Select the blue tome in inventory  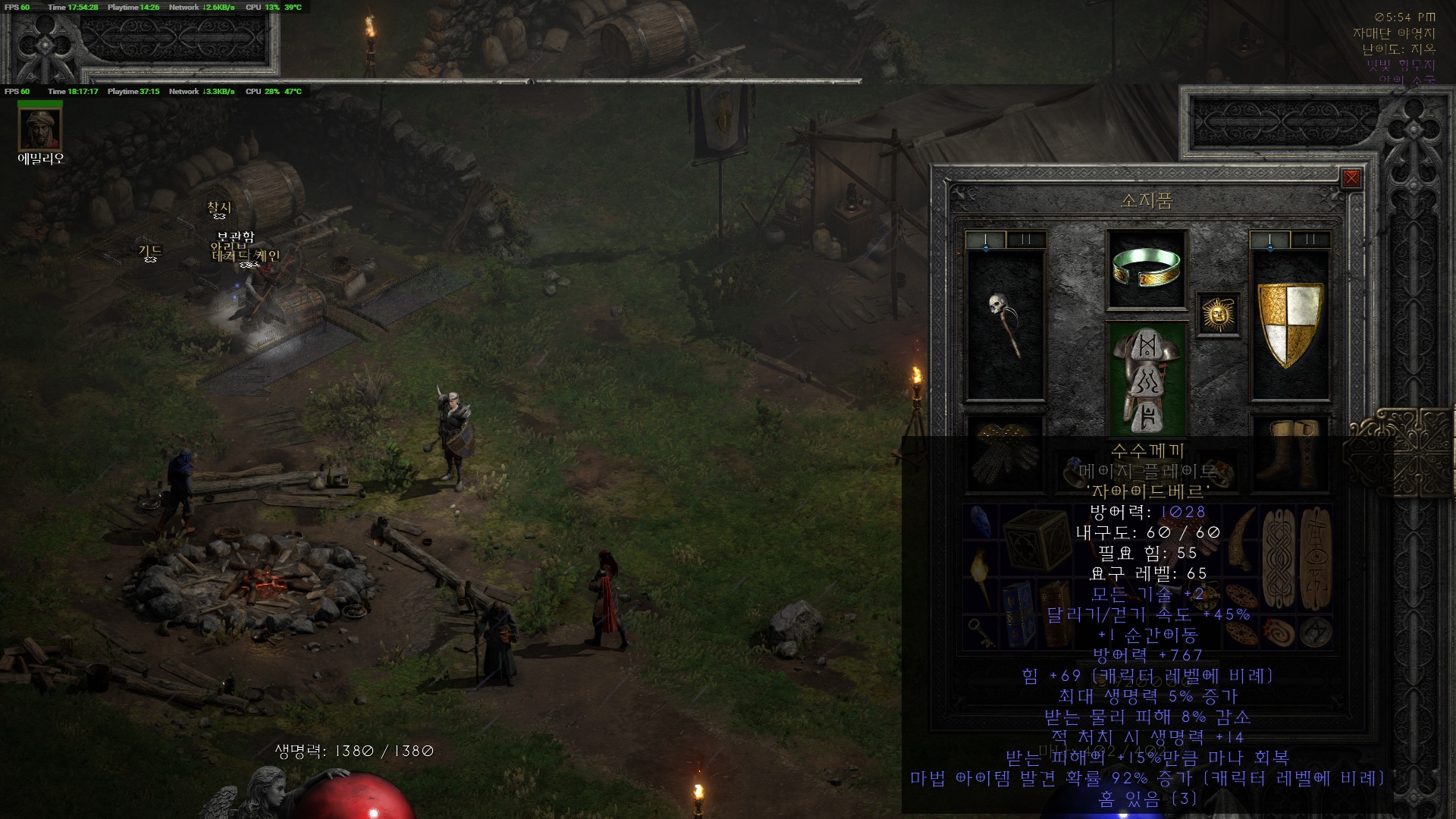pyautogui.click(x=1018, y=614)
